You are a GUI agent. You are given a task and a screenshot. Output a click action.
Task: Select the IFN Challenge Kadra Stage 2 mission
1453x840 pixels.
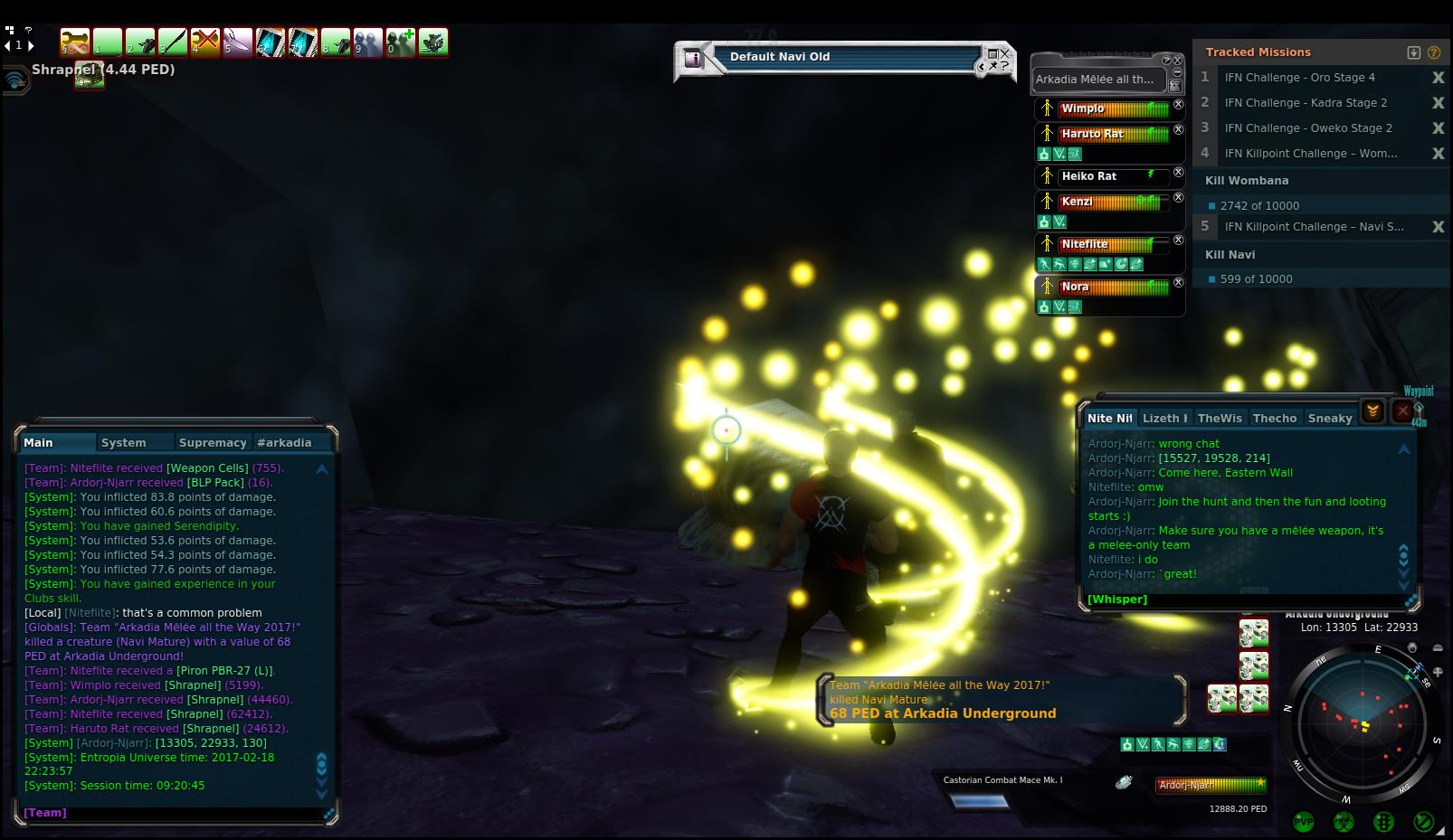pos(1306,103)
